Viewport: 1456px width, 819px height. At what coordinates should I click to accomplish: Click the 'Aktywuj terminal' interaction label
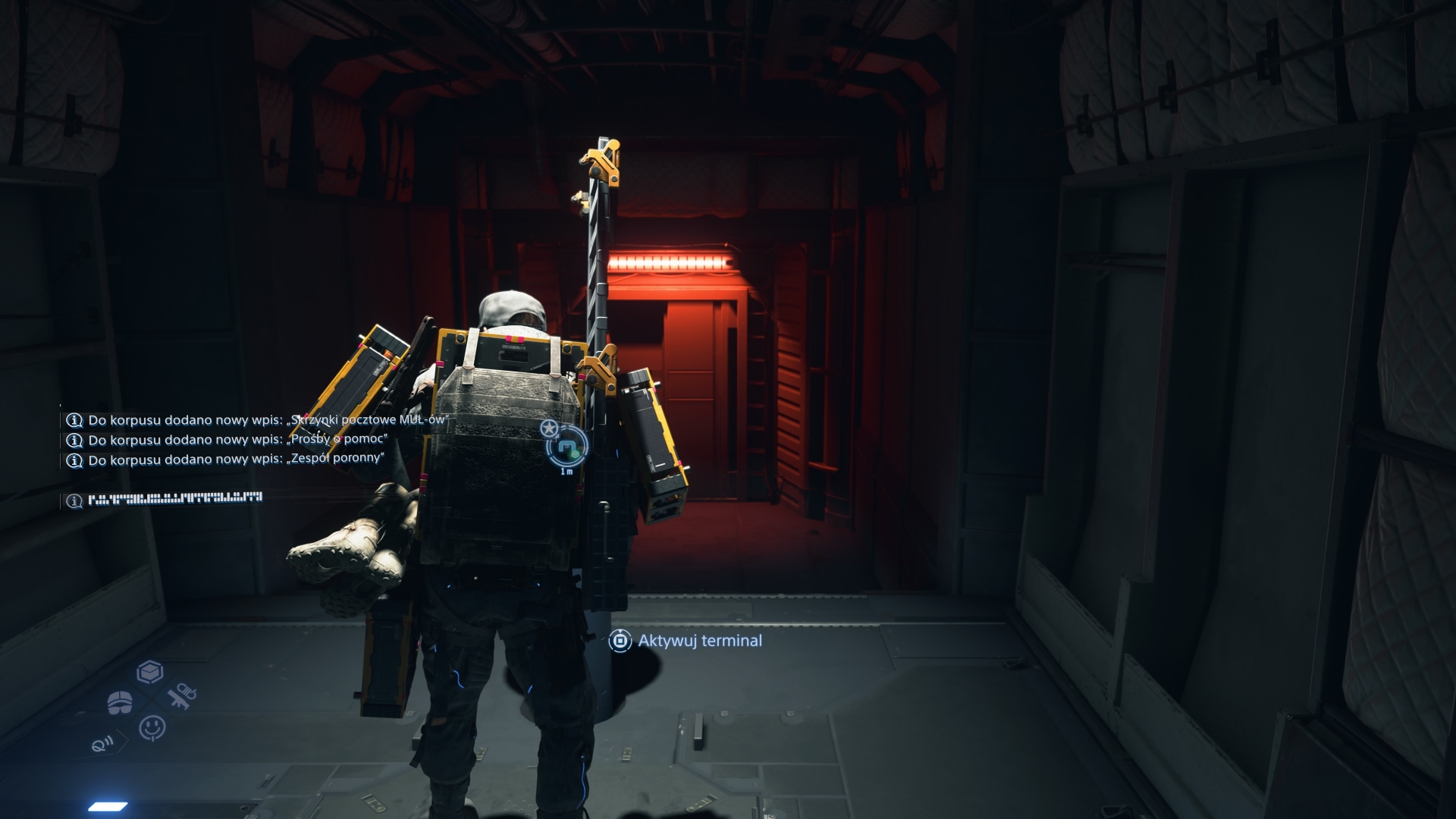click(699, 641)
